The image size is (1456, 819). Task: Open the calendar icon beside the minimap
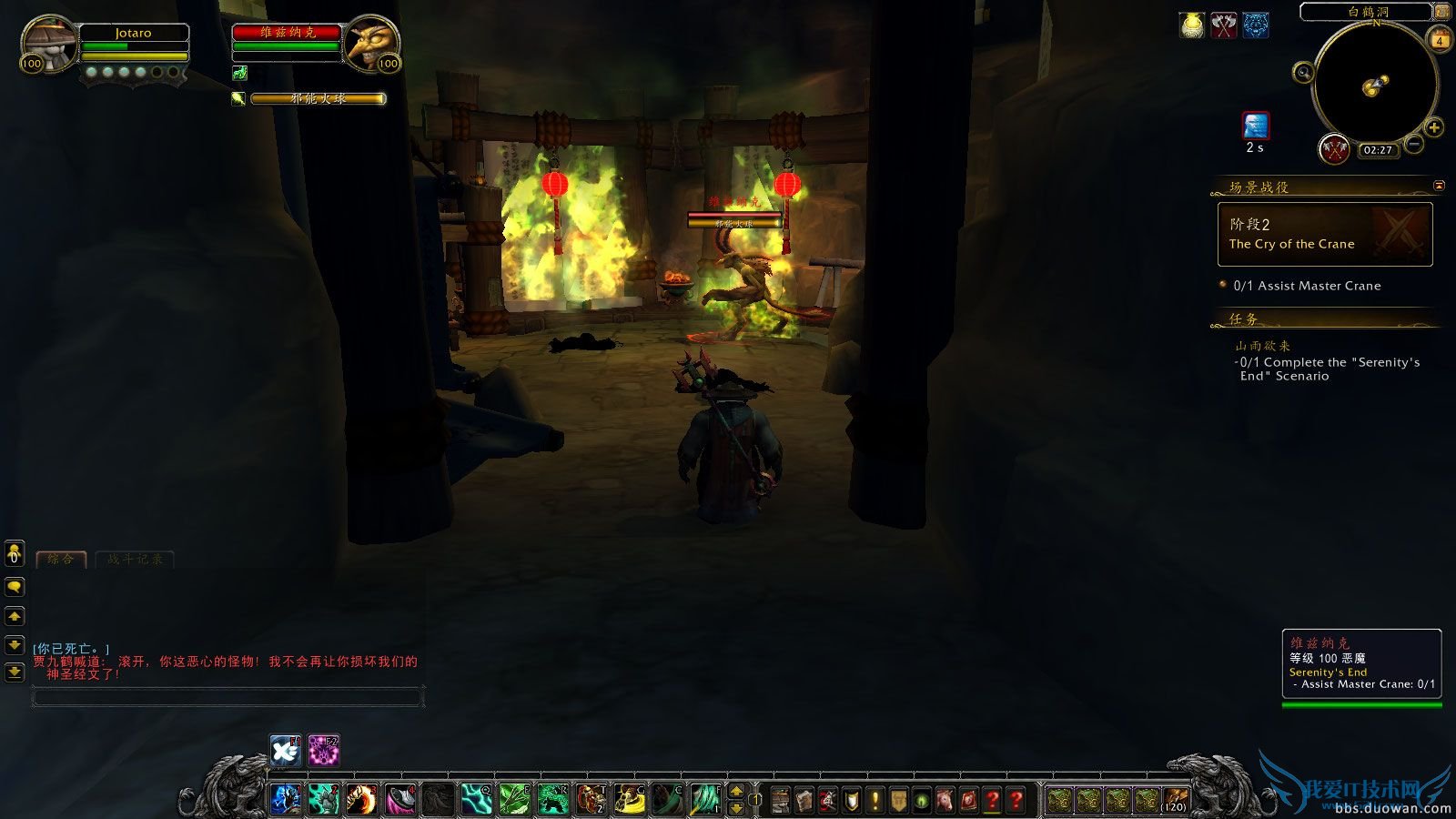click(1440, 38)
